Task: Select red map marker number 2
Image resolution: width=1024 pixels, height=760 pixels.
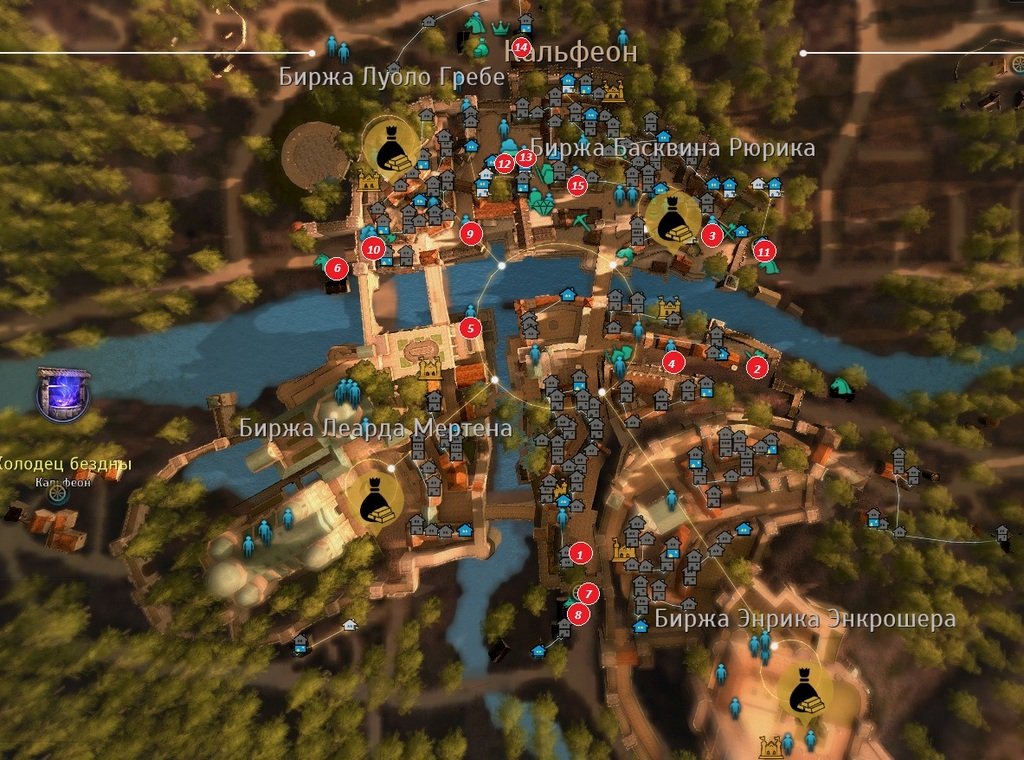Action: pos(757,367)
